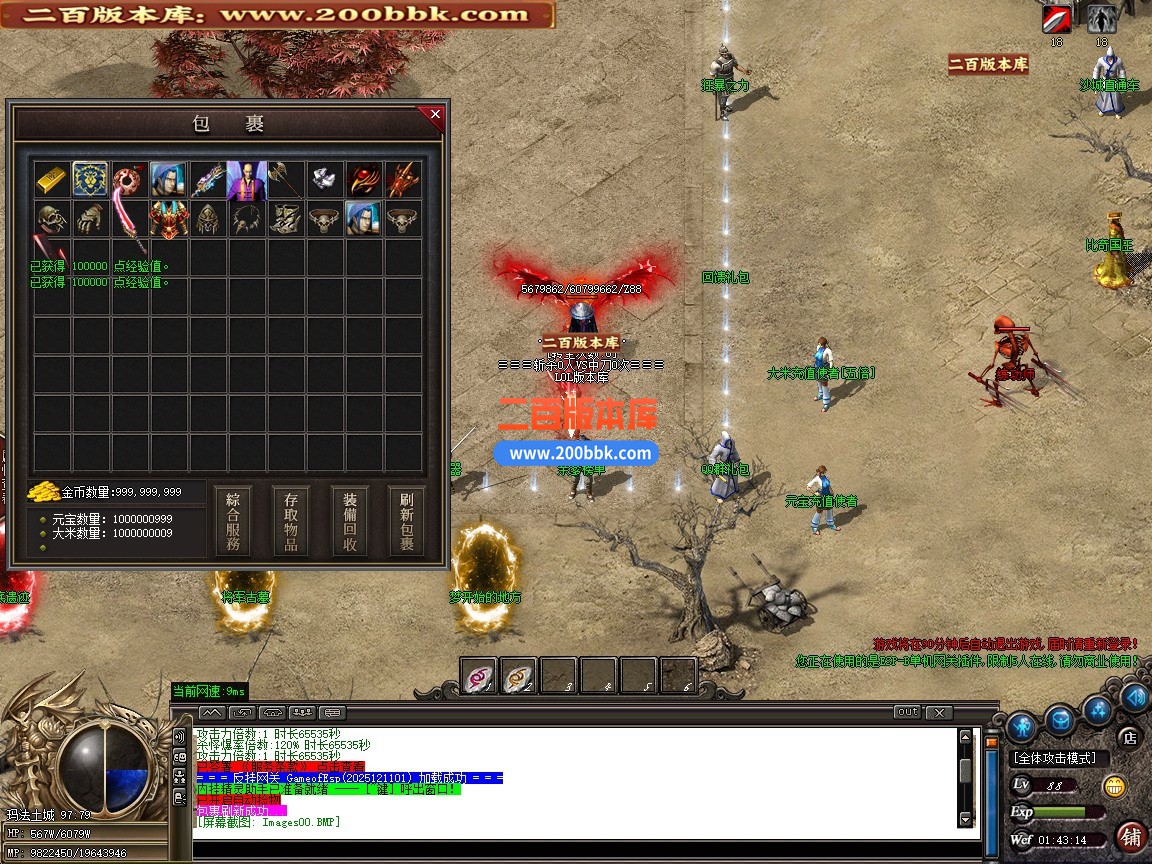Use the first hotbar slot item
The image size is (1152, 864).
pyautogui.click(x=479, y=676)
